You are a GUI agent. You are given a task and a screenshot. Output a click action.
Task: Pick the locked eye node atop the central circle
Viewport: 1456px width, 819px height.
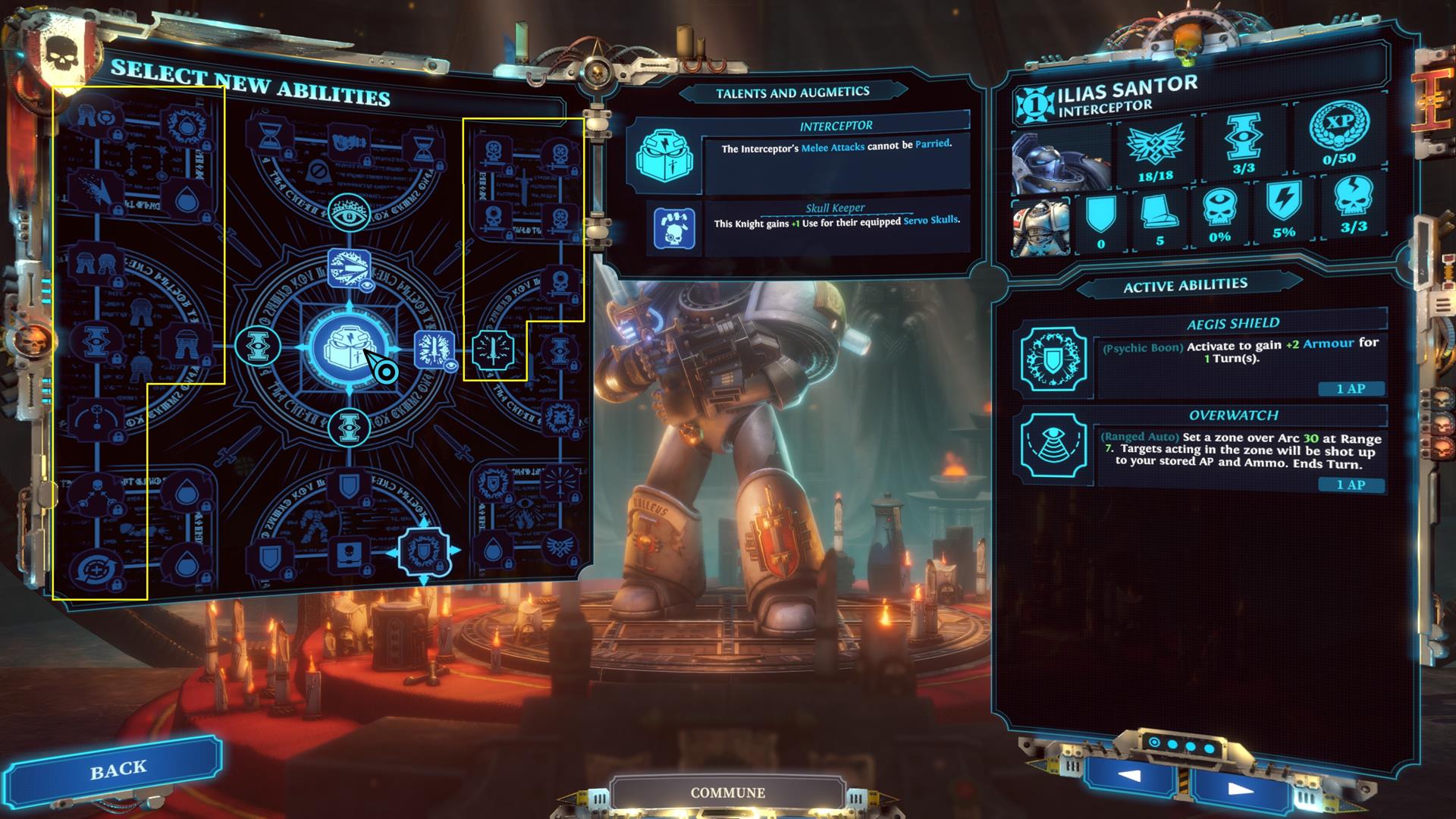(349, 213)
